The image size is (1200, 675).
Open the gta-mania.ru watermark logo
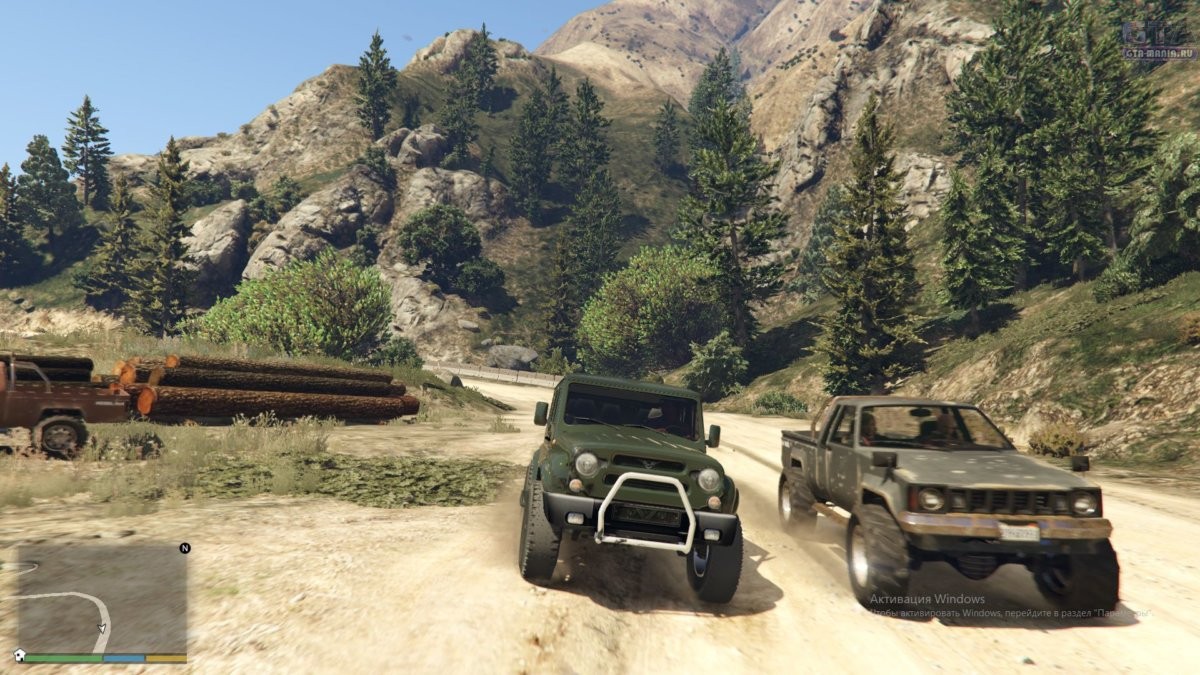pos(1158,42)
